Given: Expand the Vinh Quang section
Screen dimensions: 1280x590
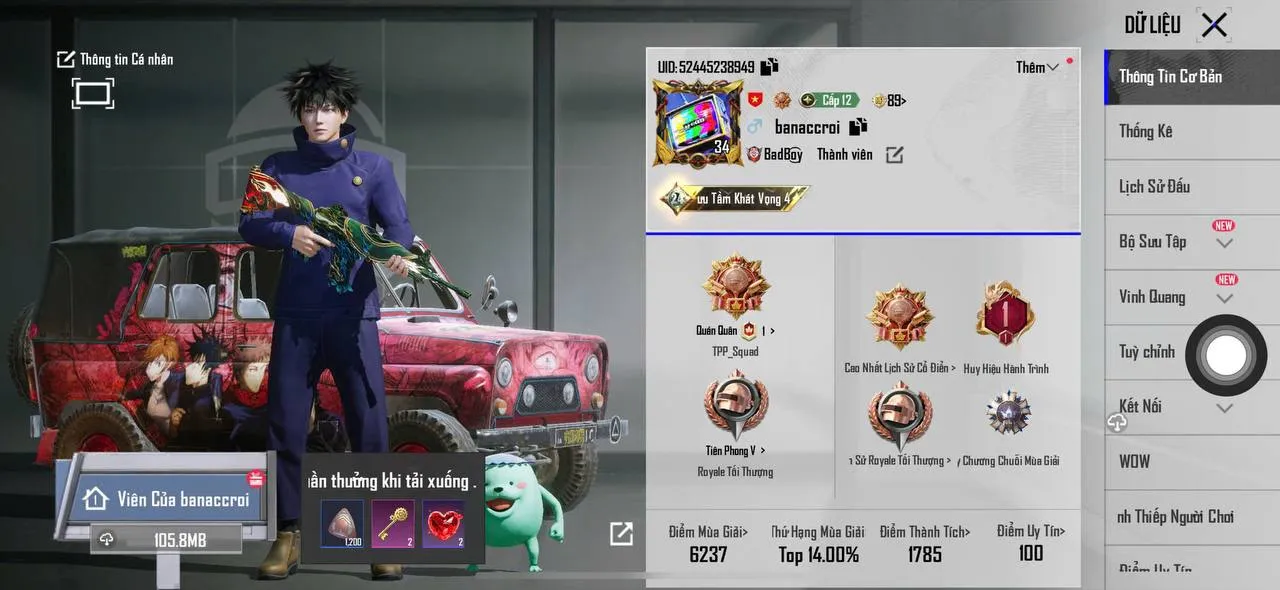Looking at the screenshot, I should point(1224,298).
